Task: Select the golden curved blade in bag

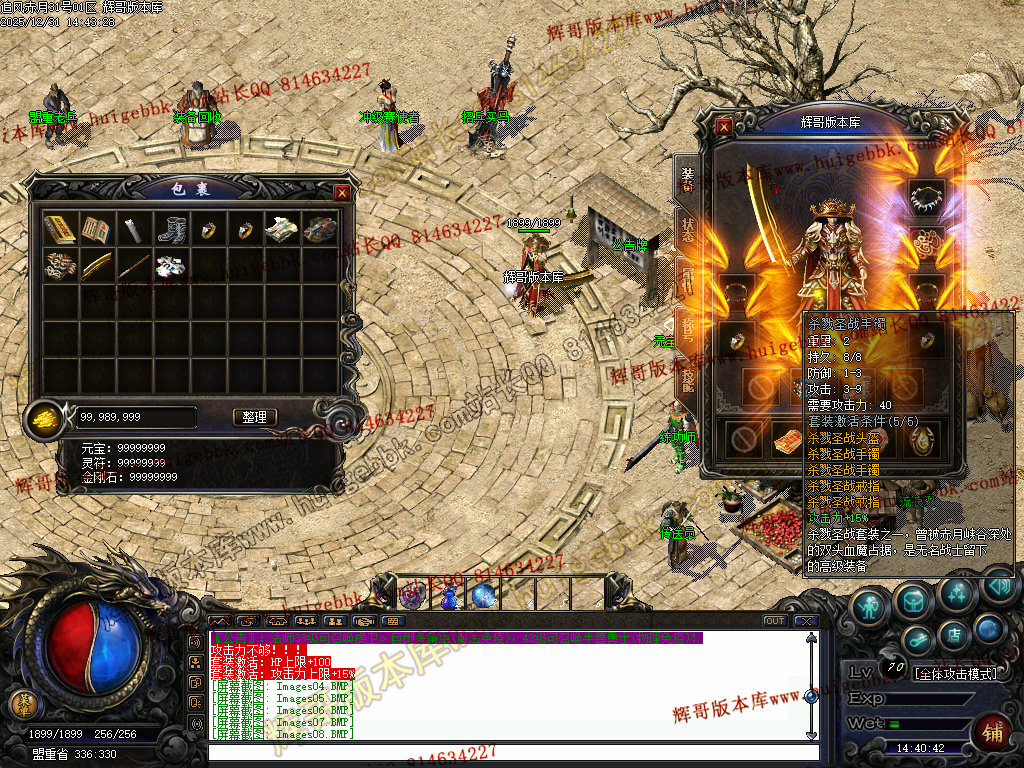Action: [x=97, y=266]
